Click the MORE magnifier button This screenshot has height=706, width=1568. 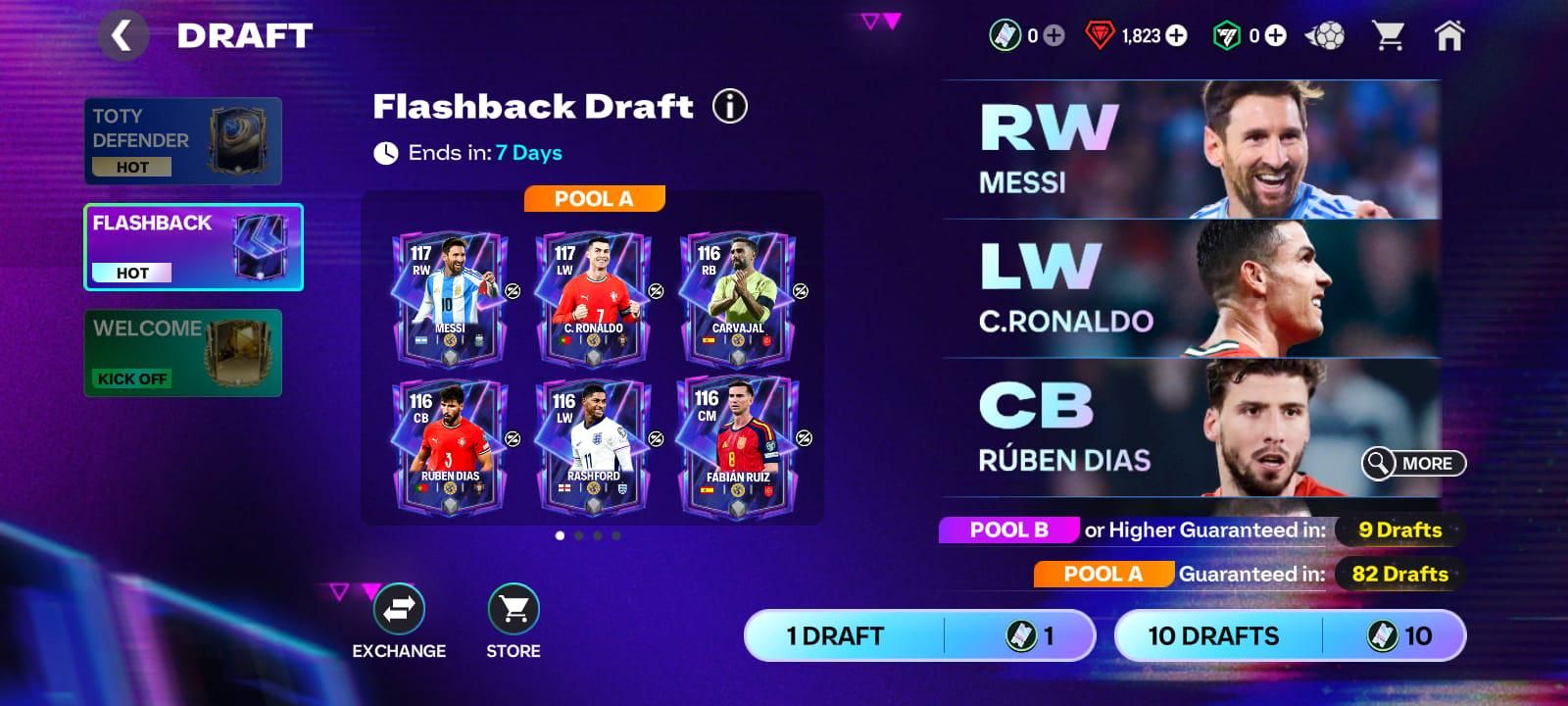[1413, 463]
